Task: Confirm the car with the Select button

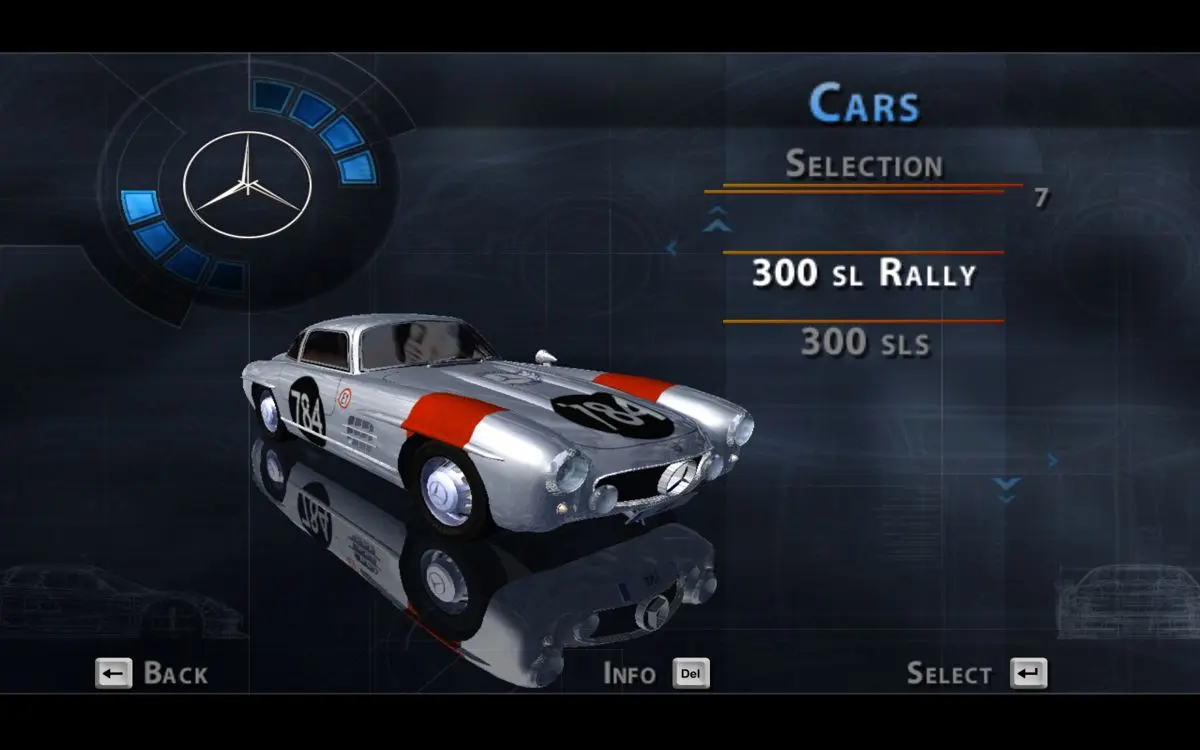Action: [976, 673]
